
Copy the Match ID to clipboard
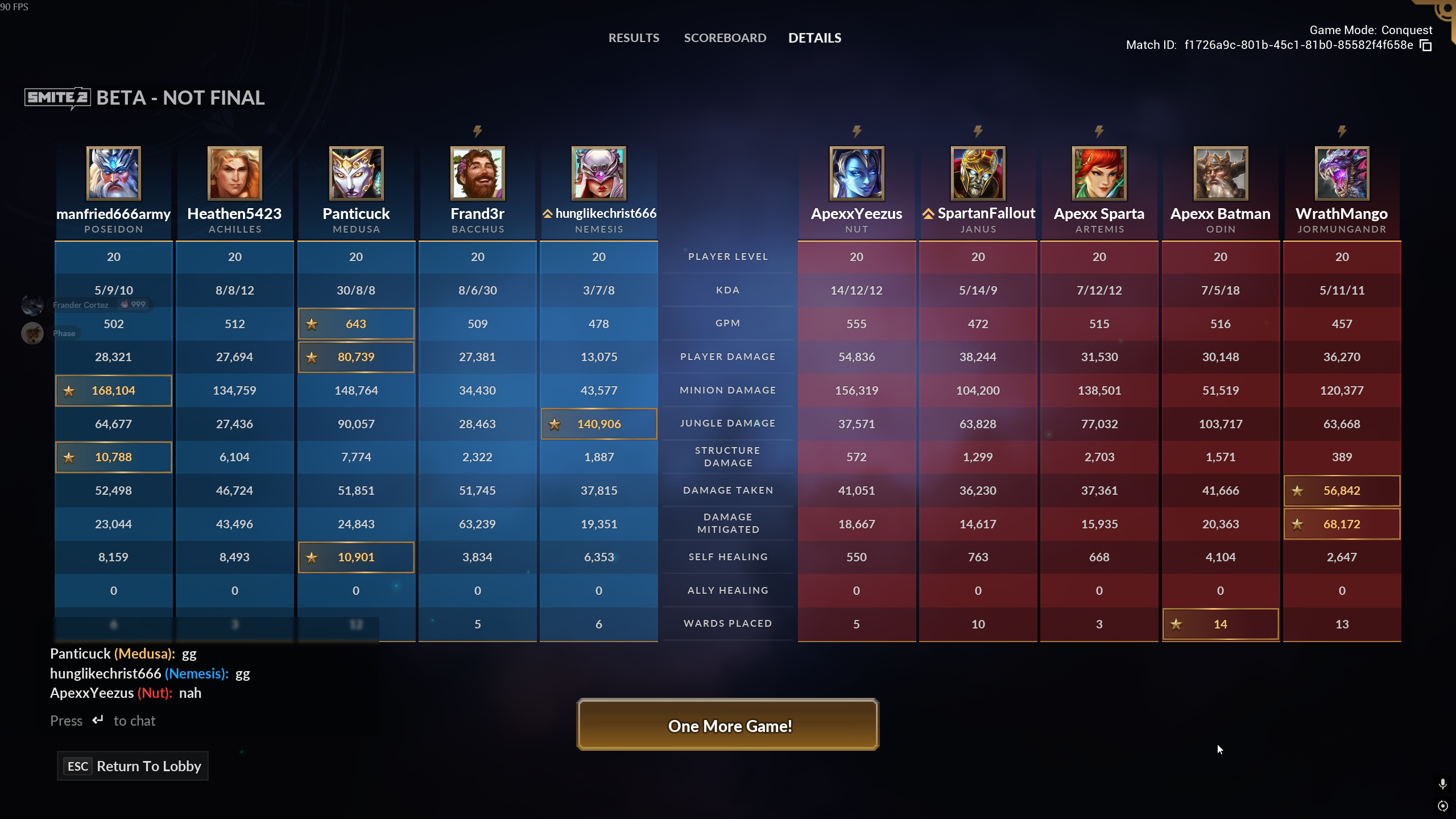[1426, 45]
